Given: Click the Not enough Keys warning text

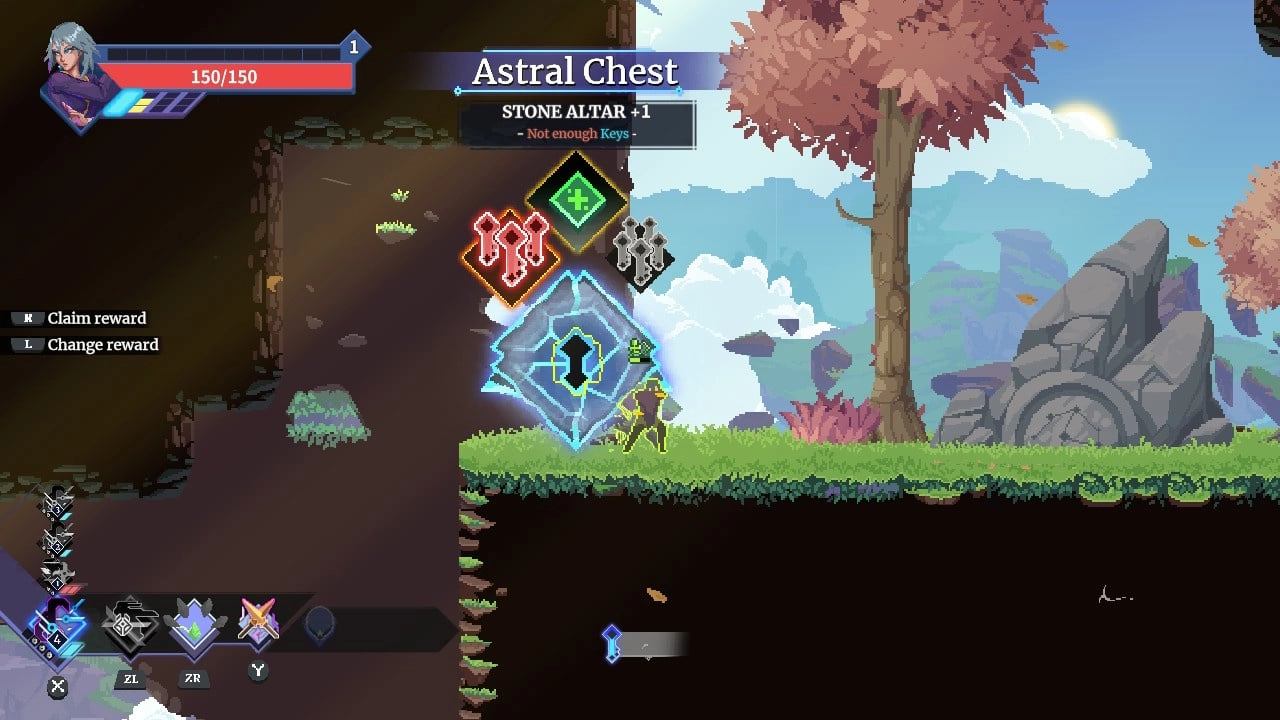Looking at the screenshot, I should click(x=576, y=133).
